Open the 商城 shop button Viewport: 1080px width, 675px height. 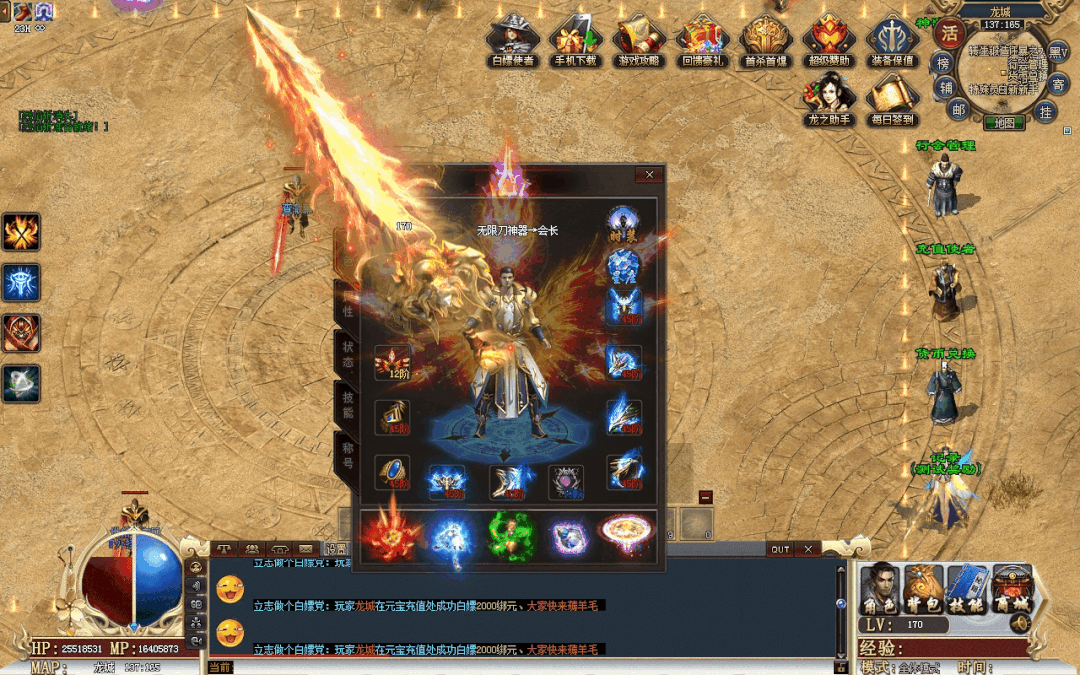(1012, 590)
